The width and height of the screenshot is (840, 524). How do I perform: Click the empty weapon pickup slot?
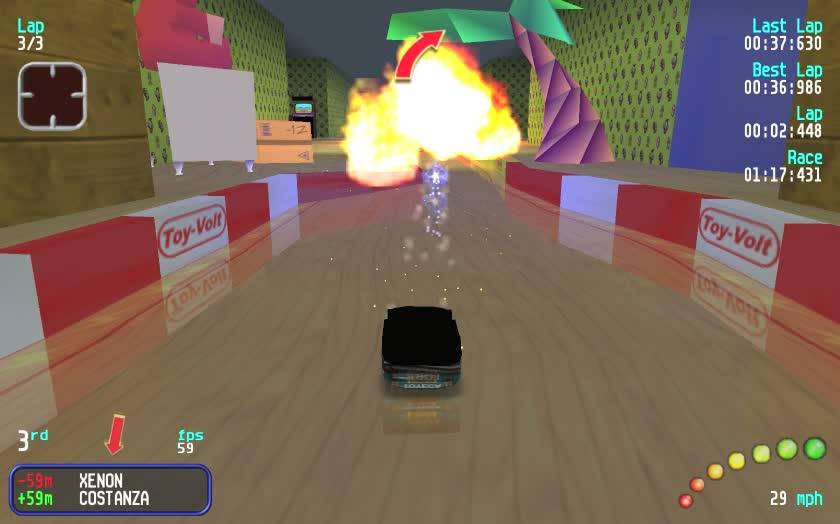tap(52, 95)
